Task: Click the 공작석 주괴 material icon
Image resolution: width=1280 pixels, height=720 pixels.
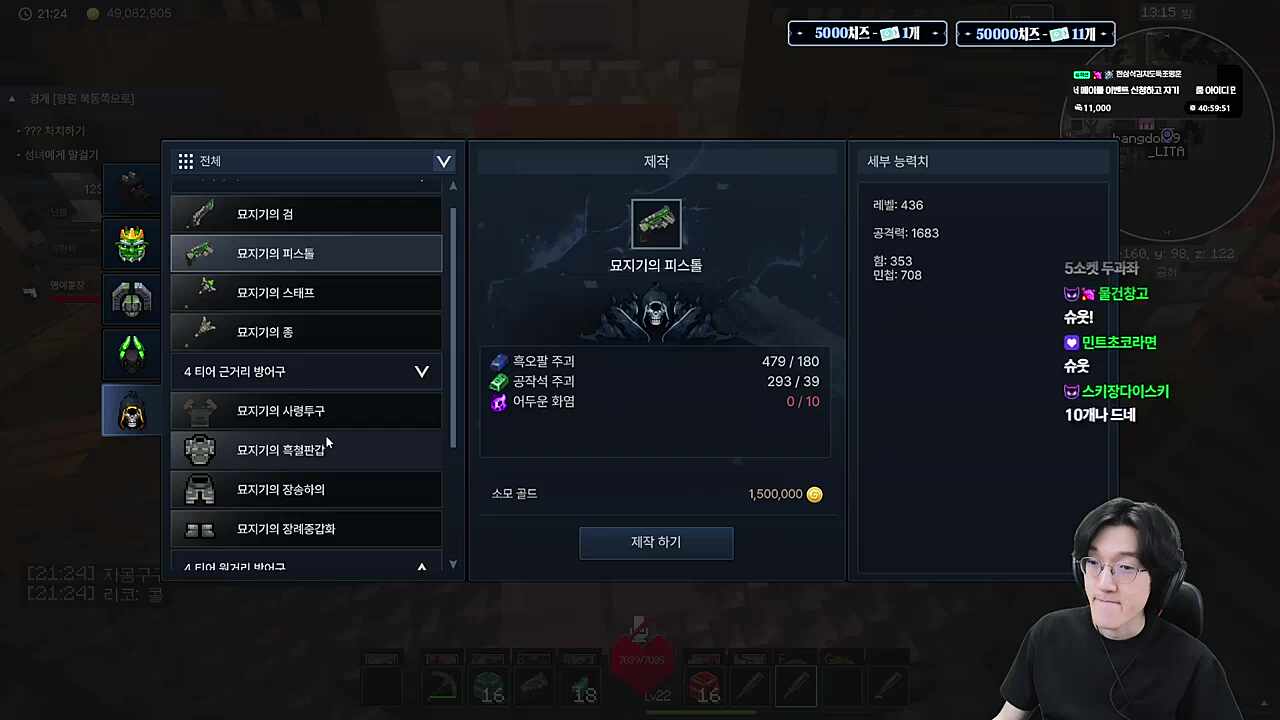Action: point(500,381)
